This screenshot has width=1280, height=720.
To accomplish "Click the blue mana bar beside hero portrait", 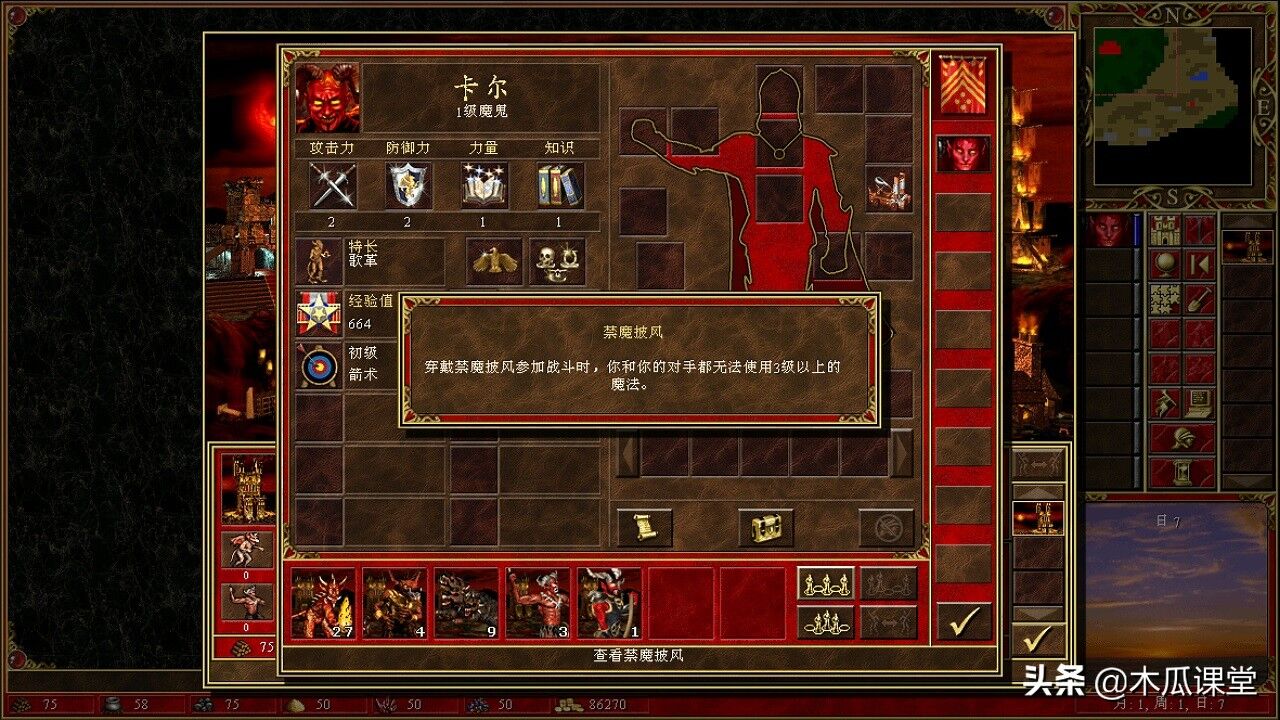I will [1135, 232].
